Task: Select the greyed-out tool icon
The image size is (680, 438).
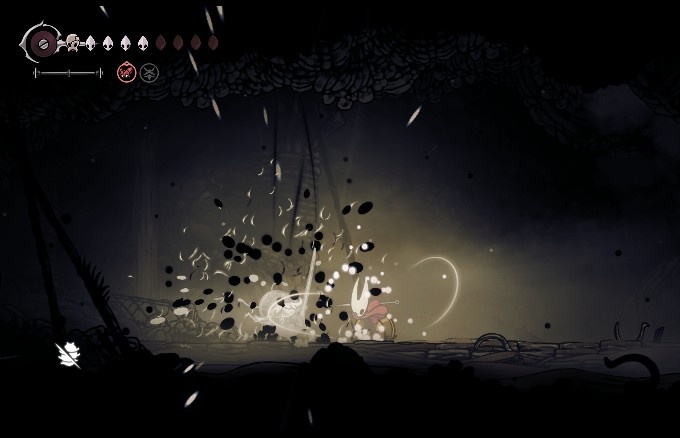Action: [x=149, y=71]
